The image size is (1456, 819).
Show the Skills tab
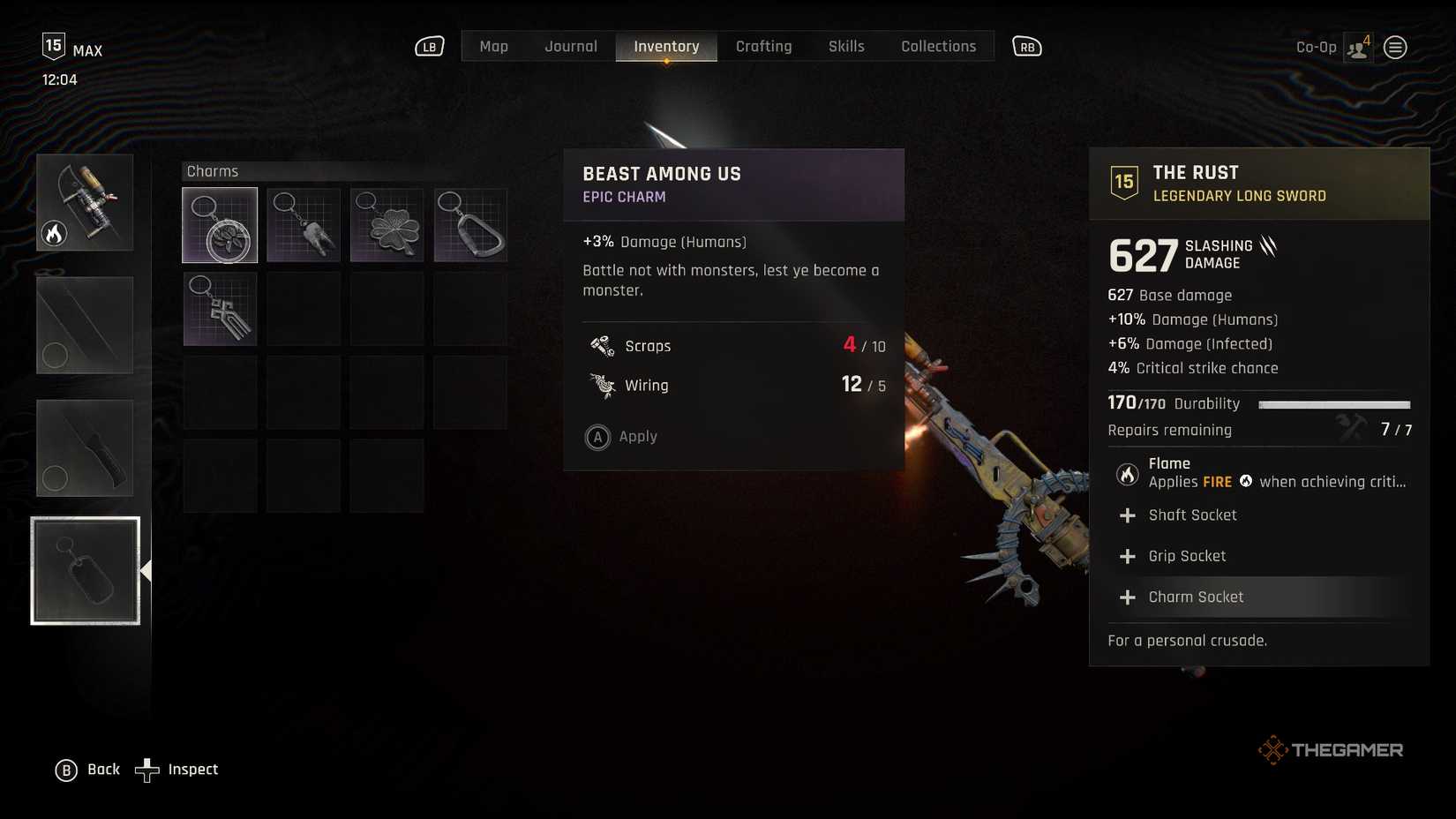(x=846, y=47)
